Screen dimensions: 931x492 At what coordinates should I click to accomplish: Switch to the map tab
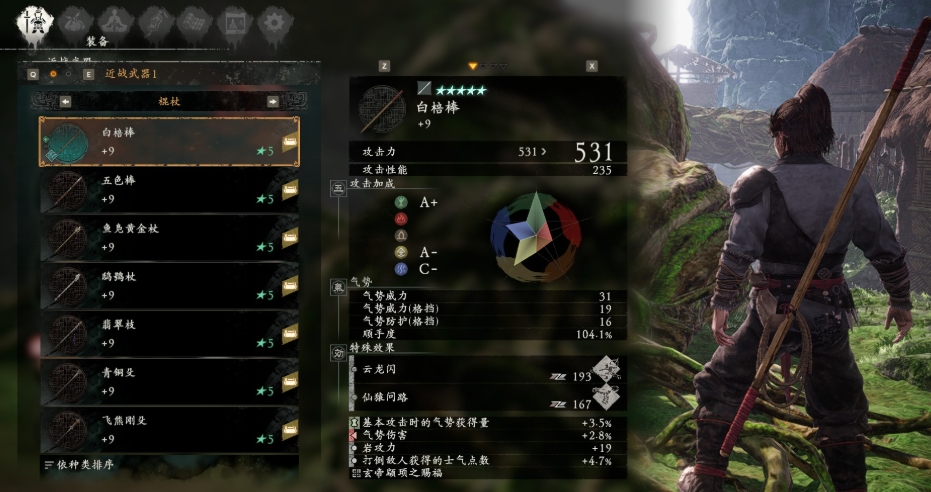[x=193, y=20]
